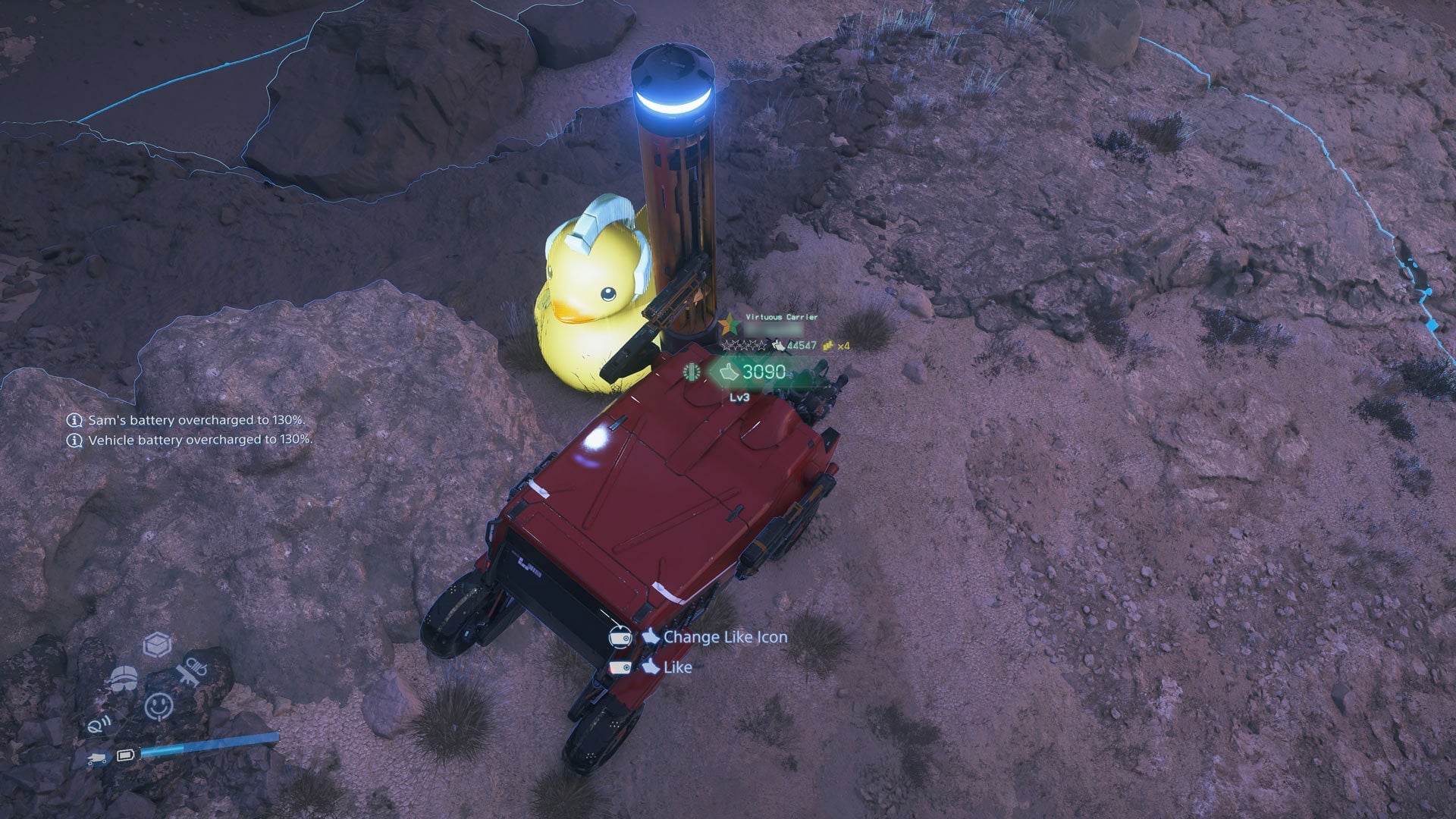Select the cargo container icon bottom left
This screenshot has width=1456, height=819.
[157, 644]
